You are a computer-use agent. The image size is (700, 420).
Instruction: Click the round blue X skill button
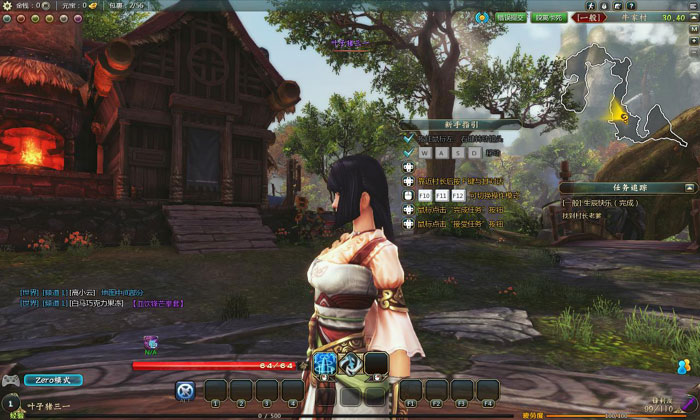pos(185,390)
